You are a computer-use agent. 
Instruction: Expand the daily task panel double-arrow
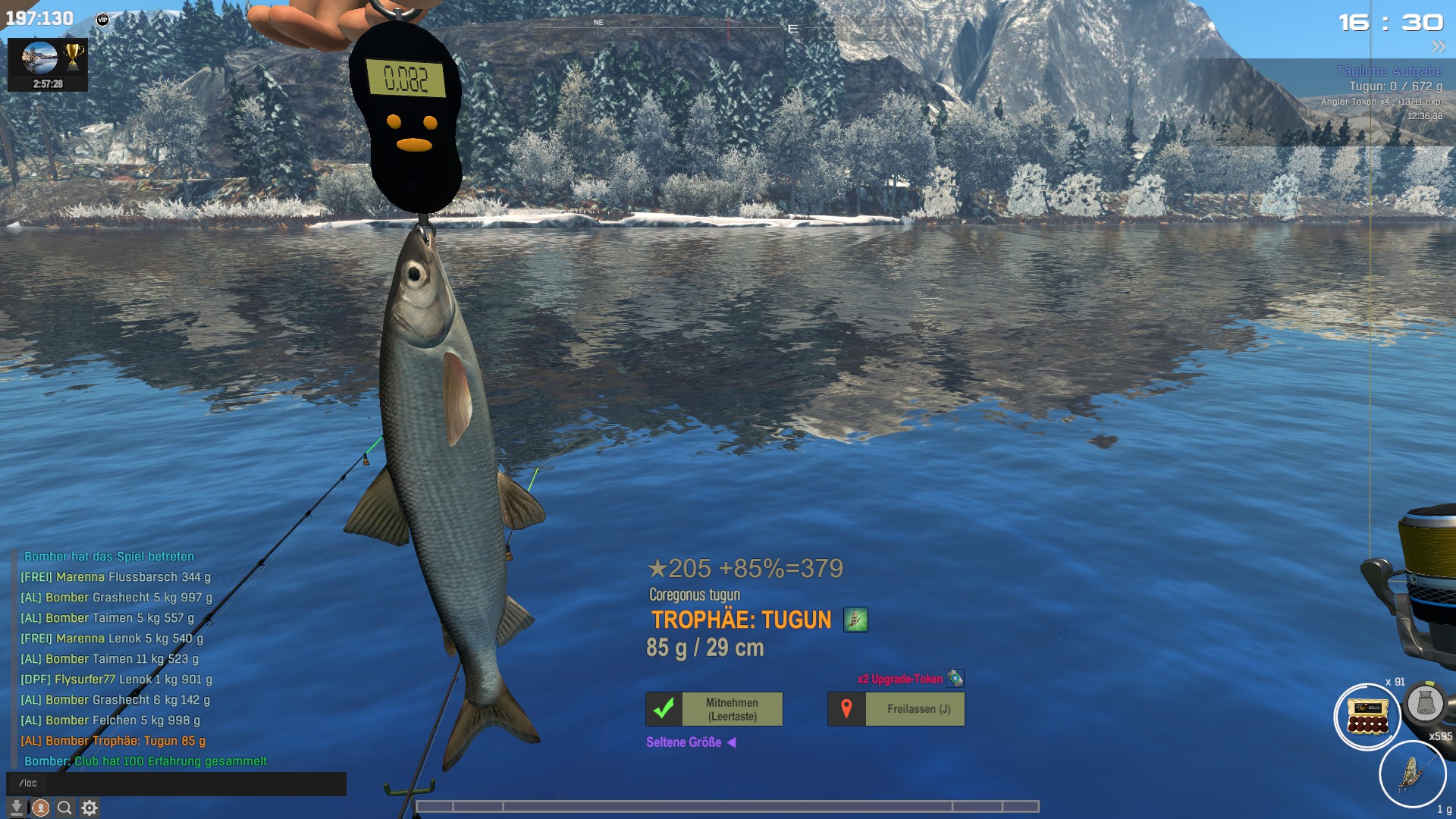[x=1438, y=47]
